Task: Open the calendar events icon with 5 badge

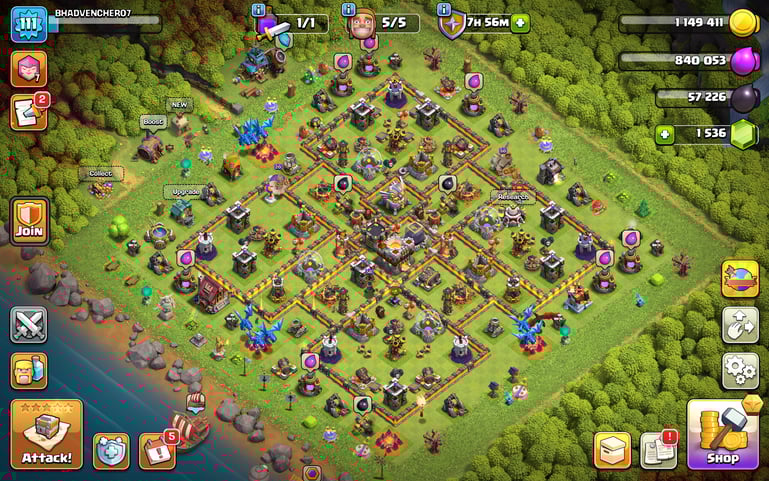Action: [x=157, y=450]
